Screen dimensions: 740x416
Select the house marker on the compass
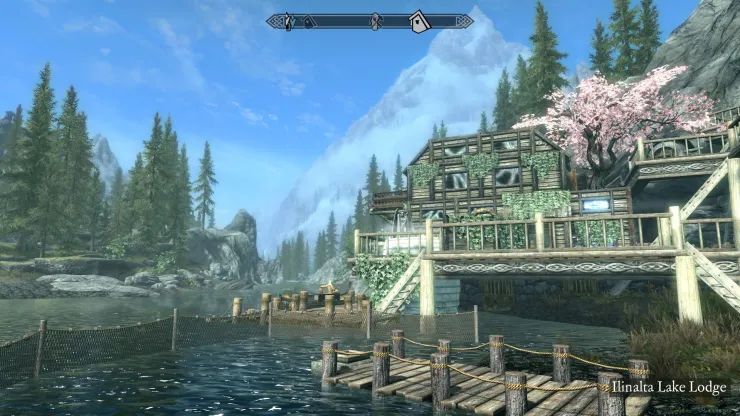pyautogui.click(x=419, y=21)
